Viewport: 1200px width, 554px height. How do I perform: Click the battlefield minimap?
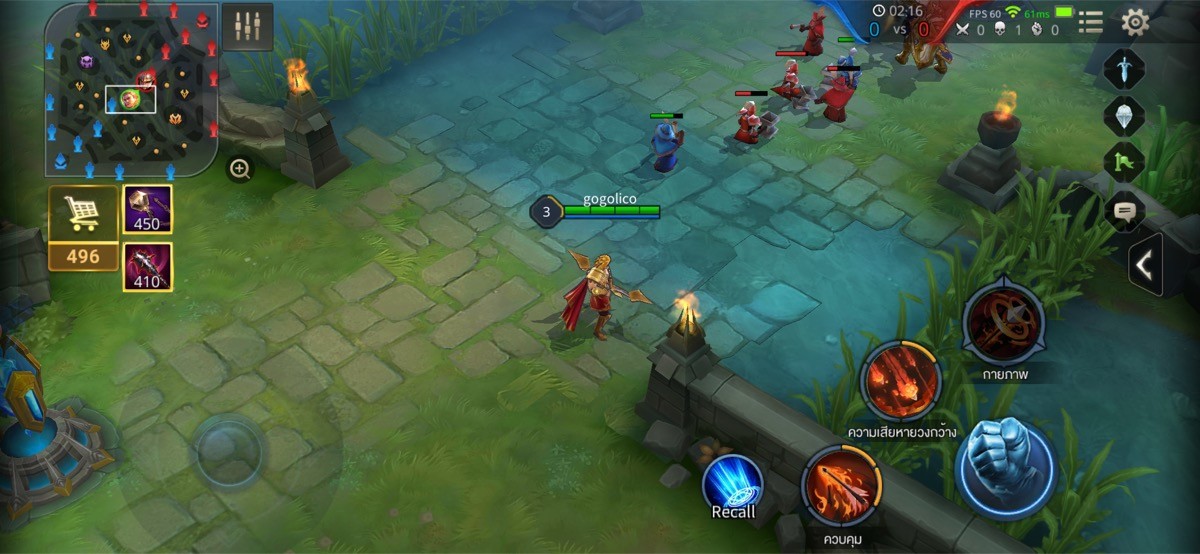tap(131, 90)
